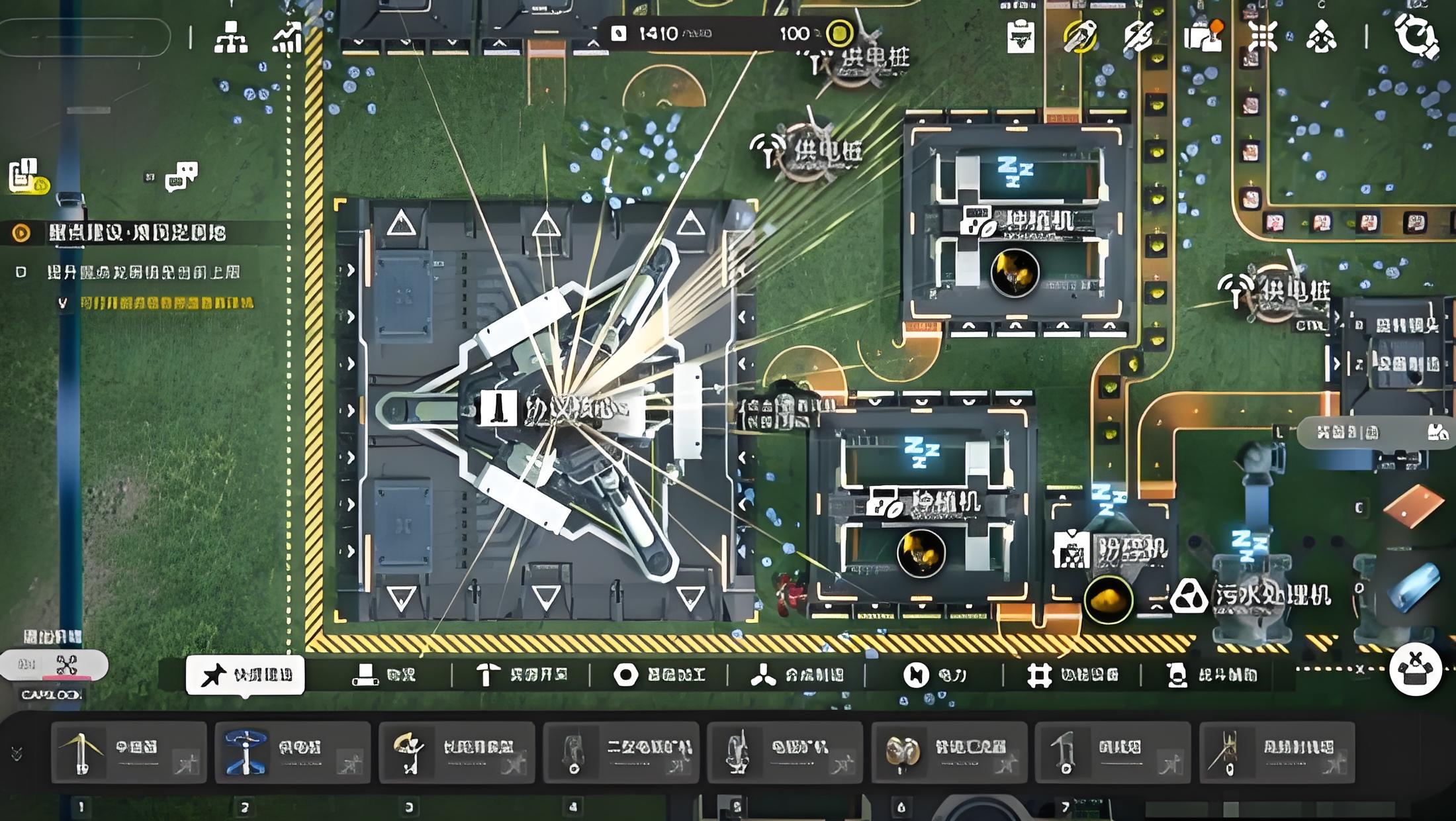Viewport: 1456px width, 821px height.
Task: Switch to the hammer category tab
Action: pyautogui.click(x=522, y=675)
